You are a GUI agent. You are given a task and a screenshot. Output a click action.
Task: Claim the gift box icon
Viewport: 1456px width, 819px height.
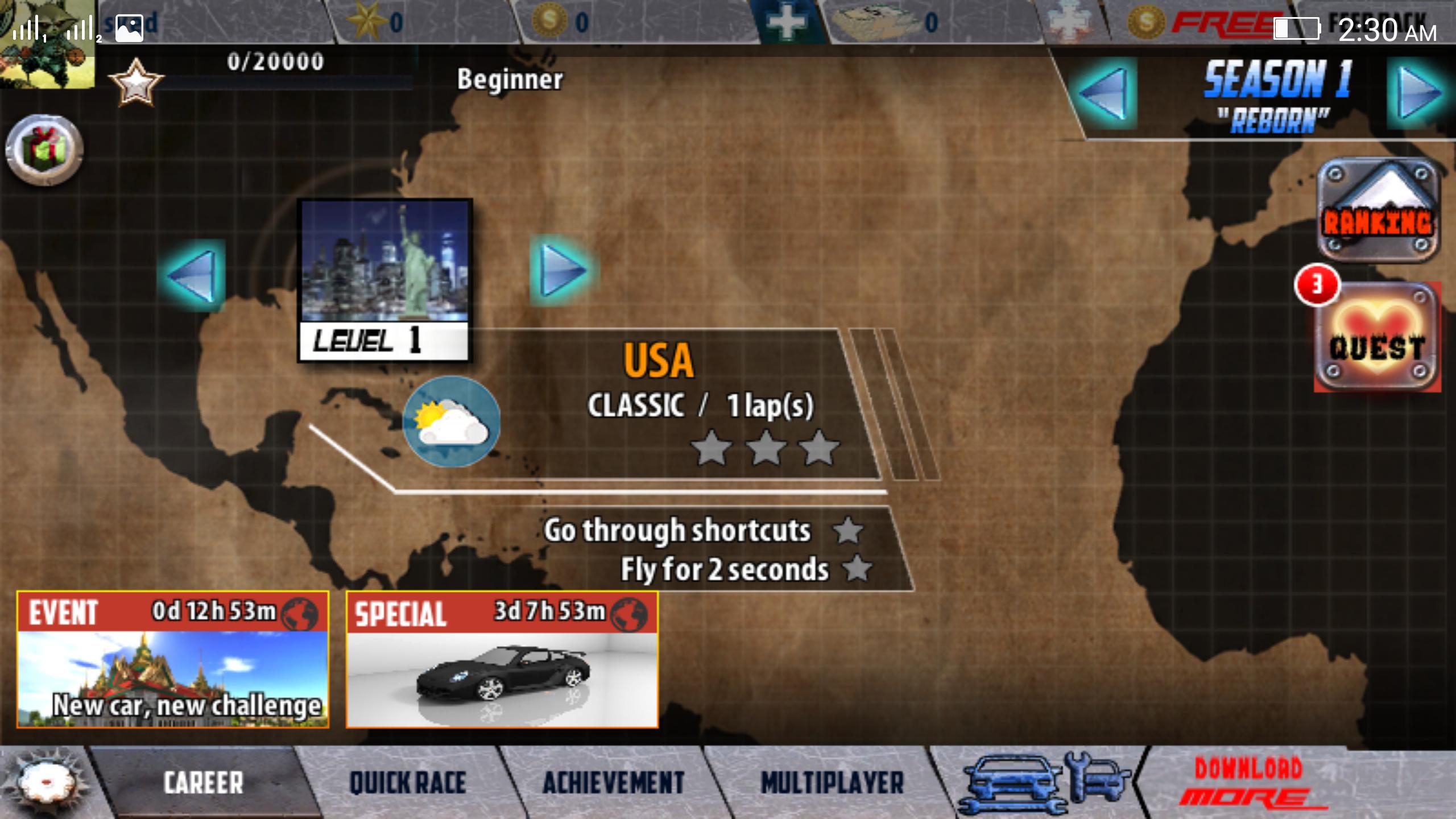click(44, 150)
